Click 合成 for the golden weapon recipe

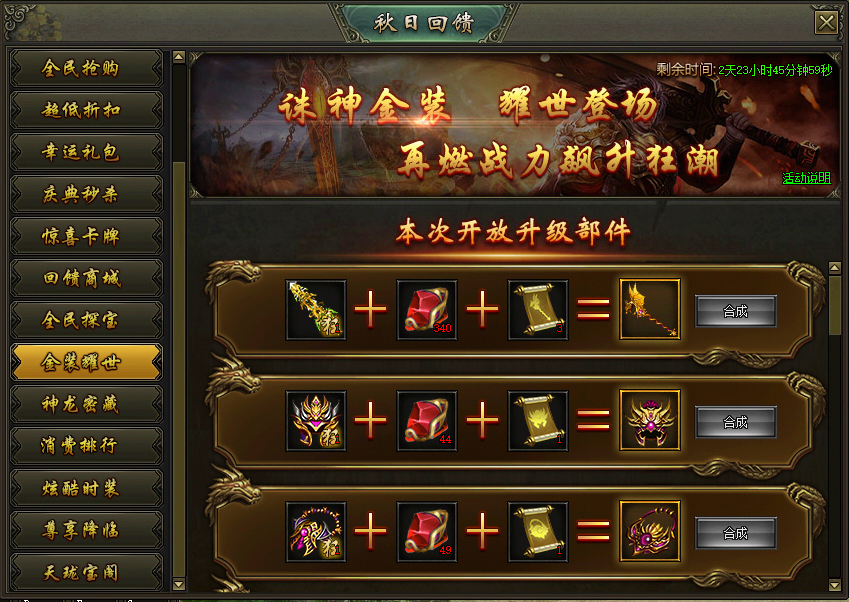[735, 311]
